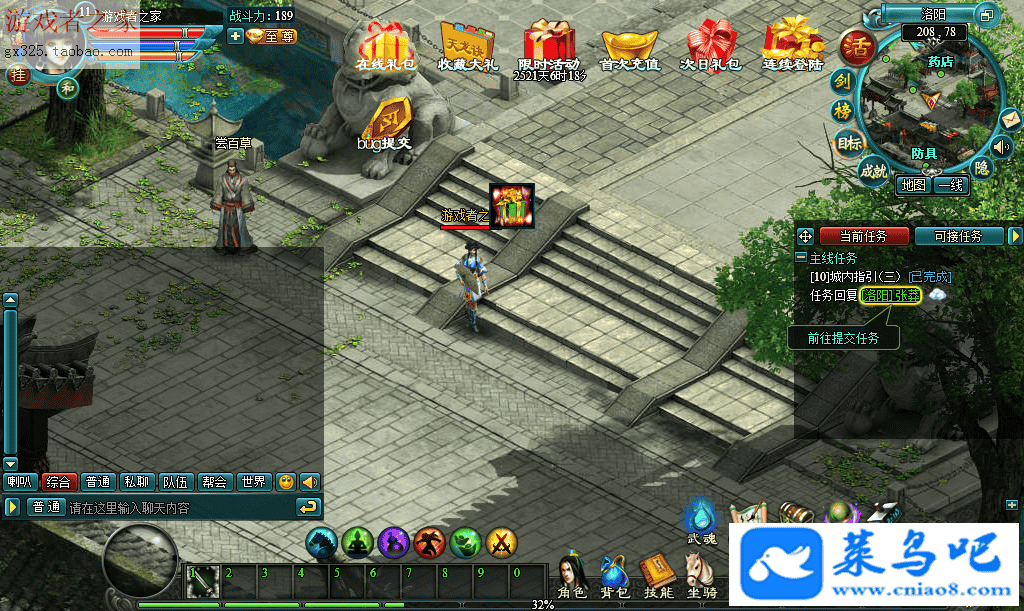Open the mail envelope icon

coord(1011,120)
